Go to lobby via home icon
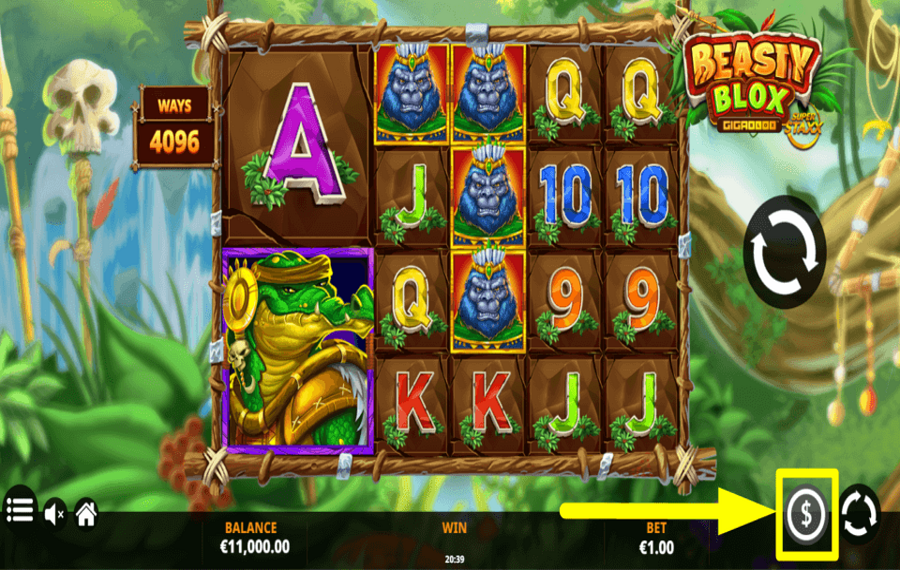900x570 pixels. coord(87,514)
